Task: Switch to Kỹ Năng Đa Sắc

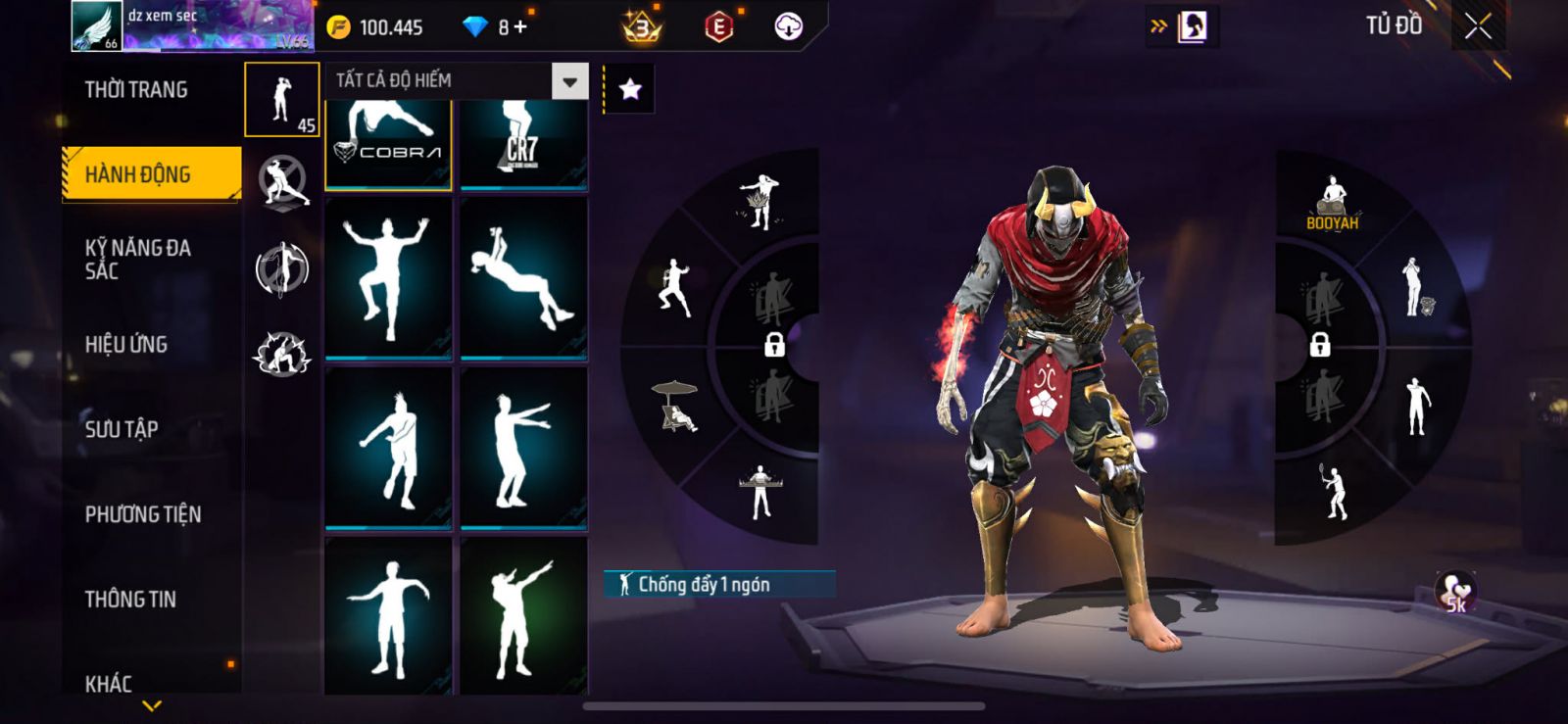Action: click(x=138, y=260)
